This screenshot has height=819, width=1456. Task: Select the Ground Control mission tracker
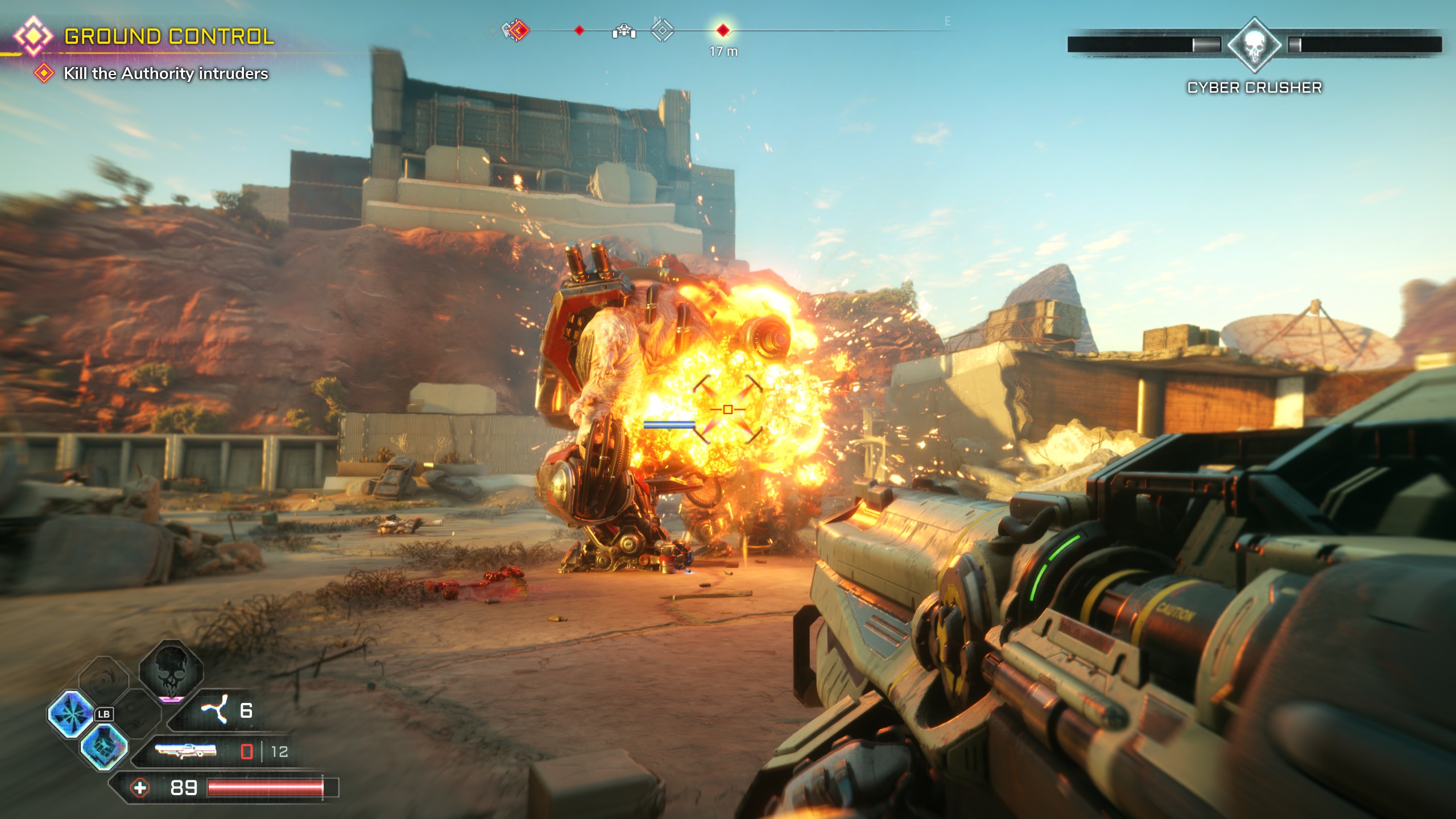[x=168, y=36]
